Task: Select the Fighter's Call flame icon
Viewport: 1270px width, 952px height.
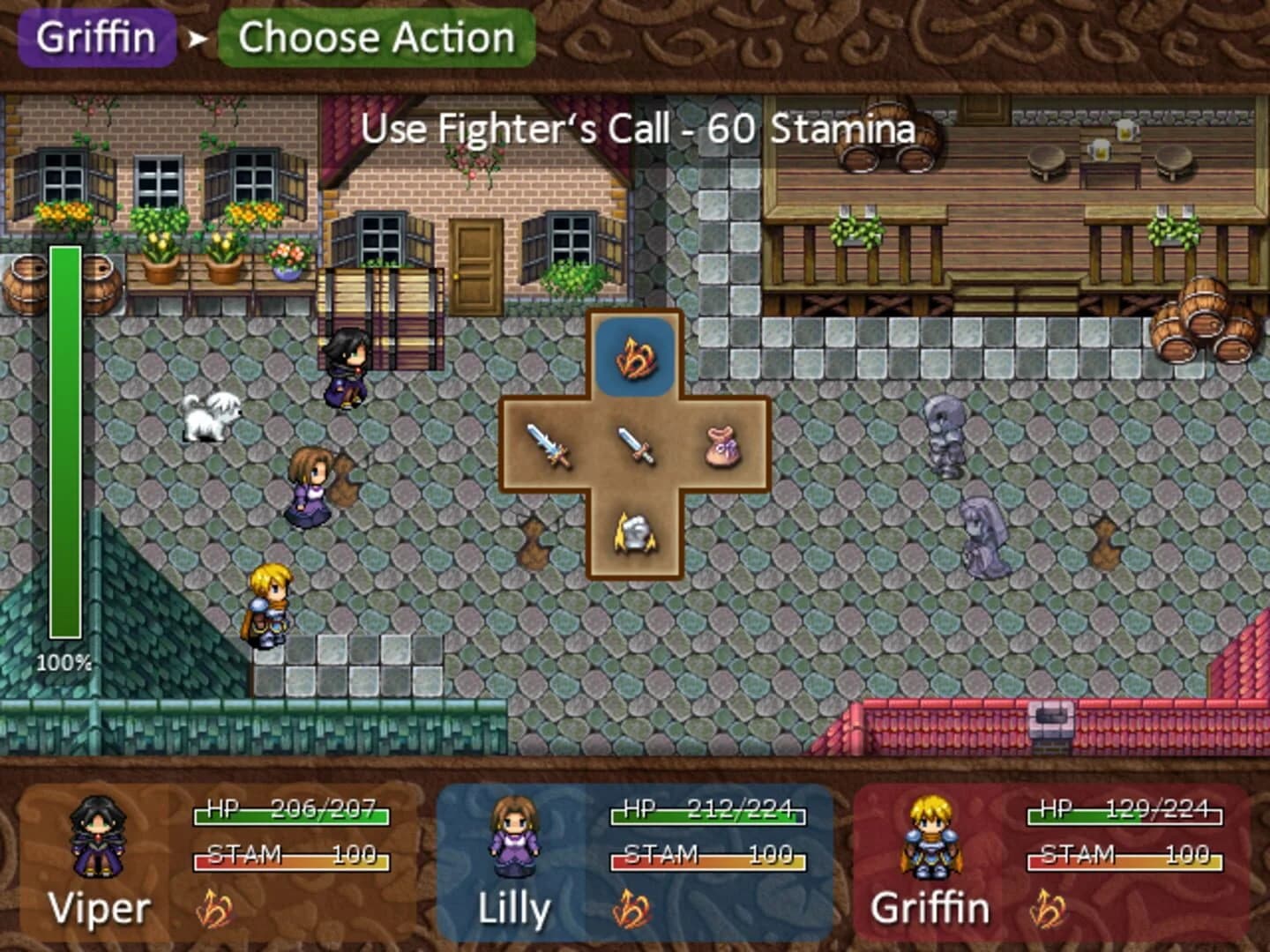Action: [x=637, y=356]
